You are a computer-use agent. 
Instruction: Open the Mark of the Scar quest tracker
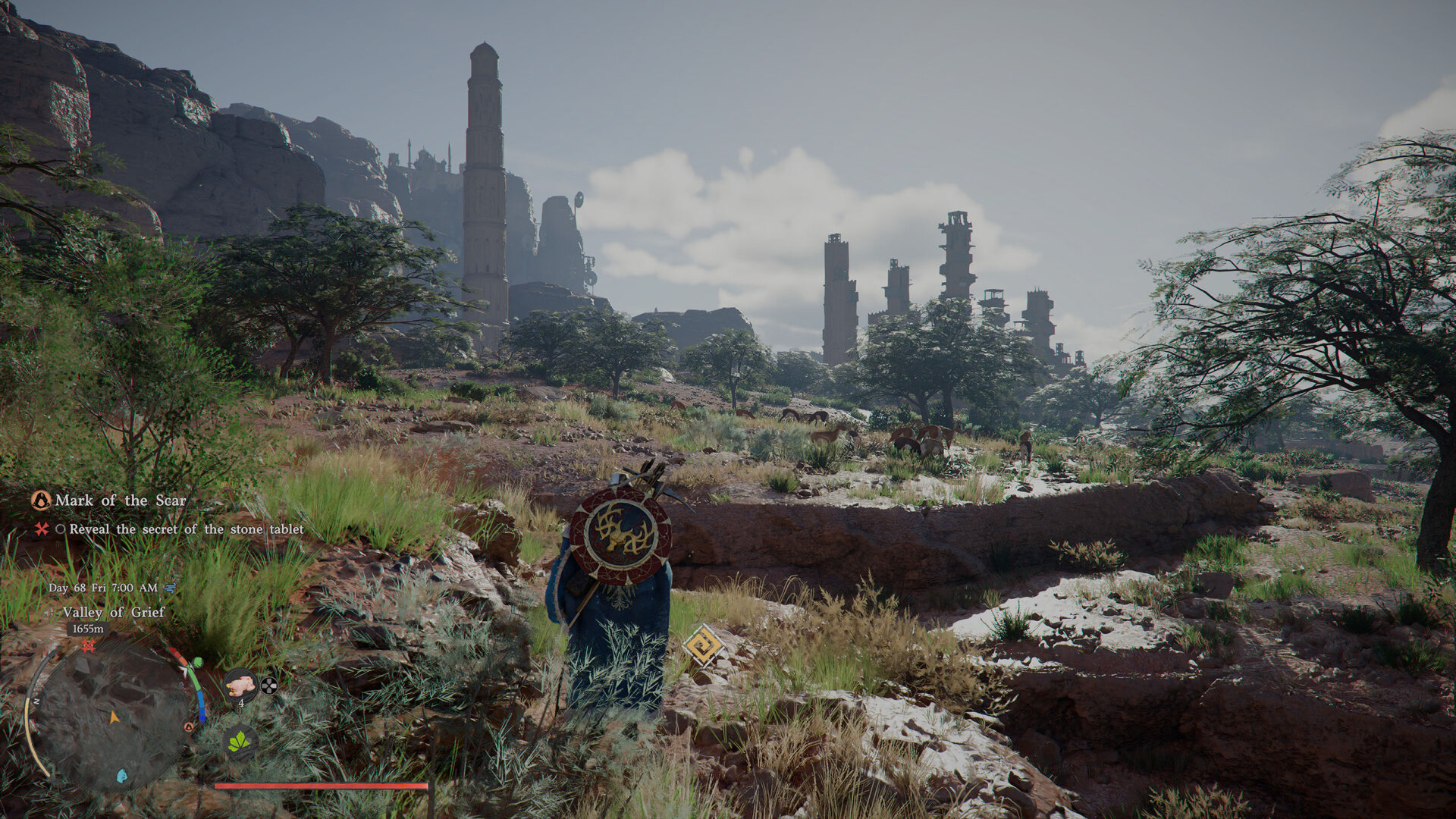point(120,500)
